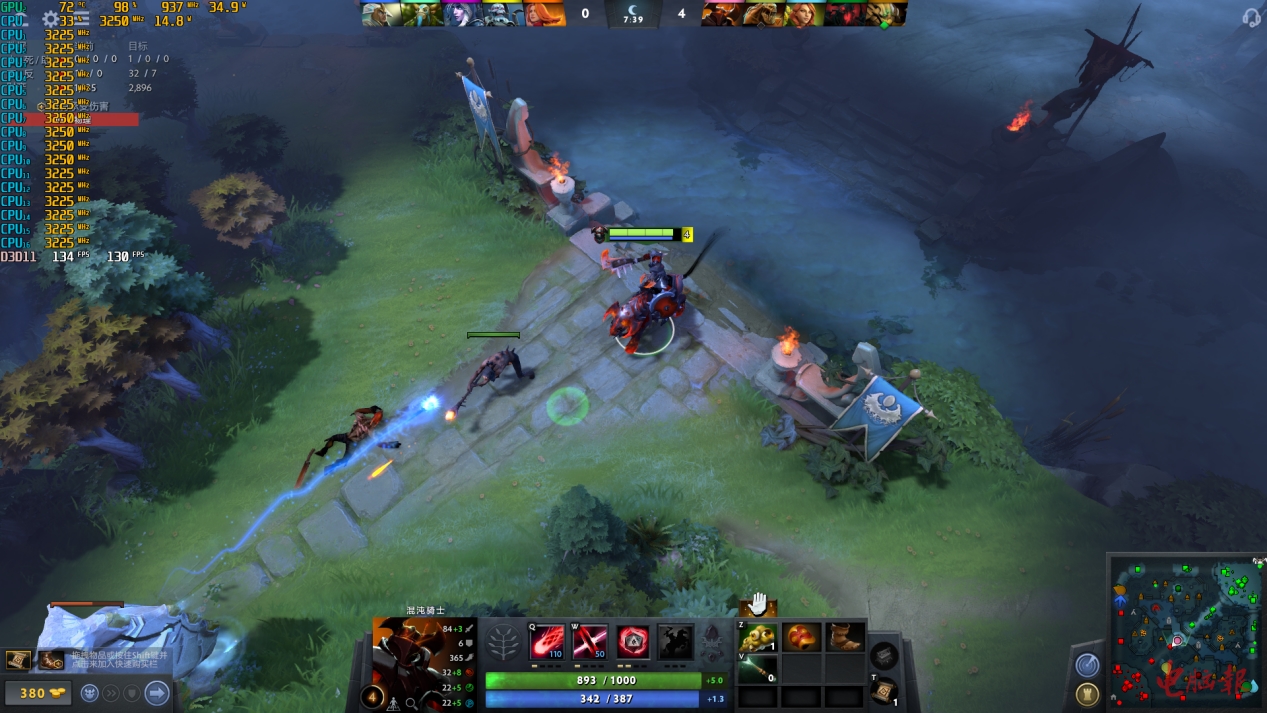
Task: Use the wand item with hotkey V
Action: (x=758, y=668)
